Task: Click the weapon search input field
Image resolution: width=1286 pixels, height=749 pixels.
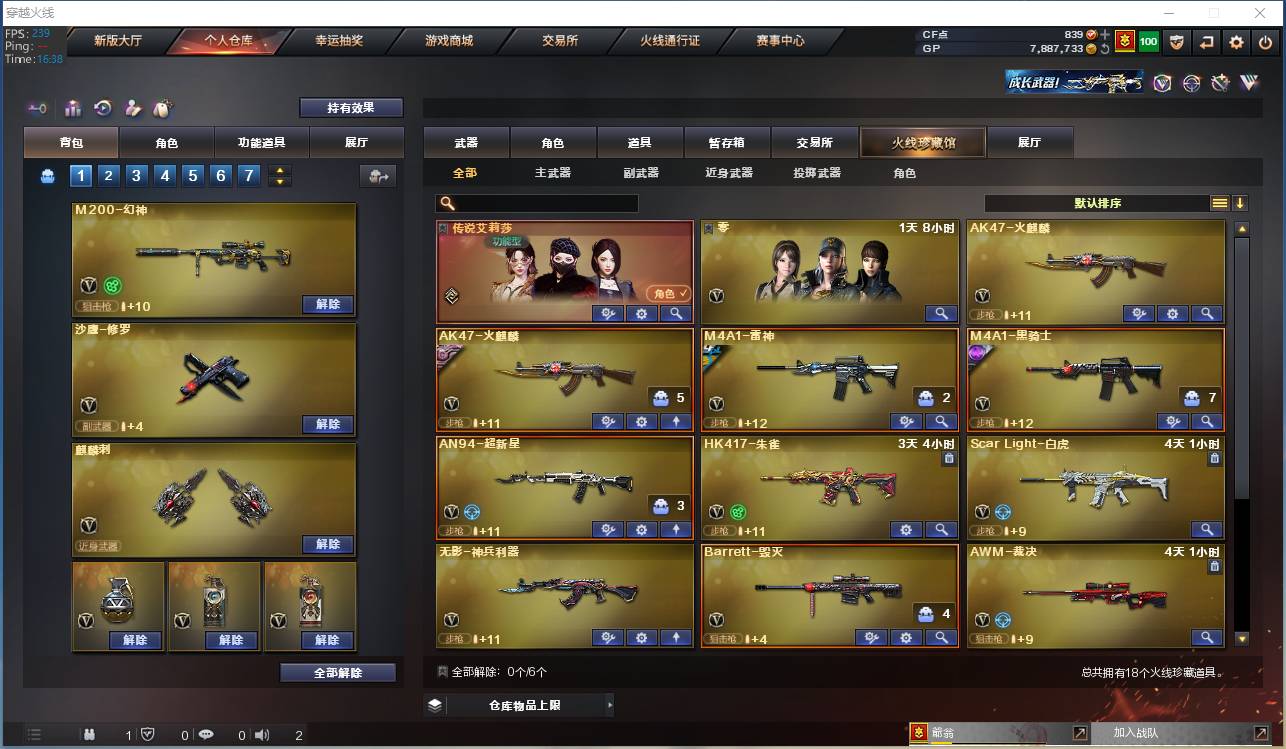Action: (x=540, y=202)
